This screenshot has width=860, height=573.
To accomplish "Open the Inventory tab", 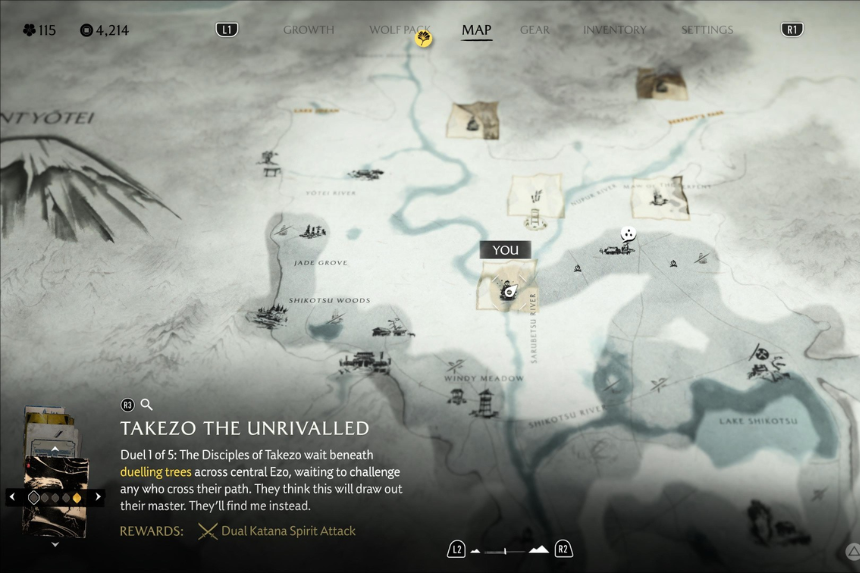I will click(x=614, y=30).
